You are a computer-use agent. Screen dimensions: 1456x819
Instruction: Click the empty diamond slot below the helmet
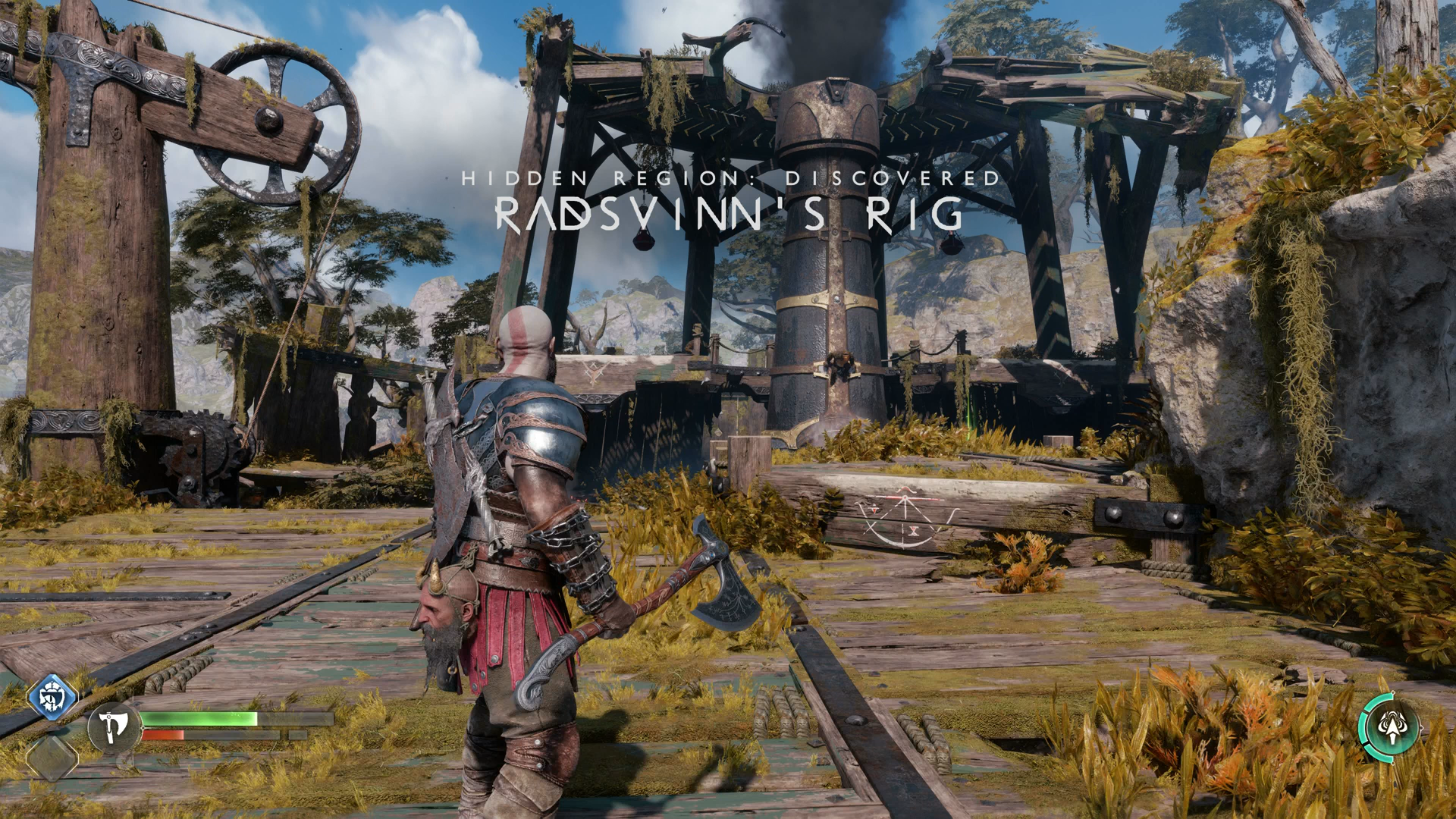tap(52, 757)
